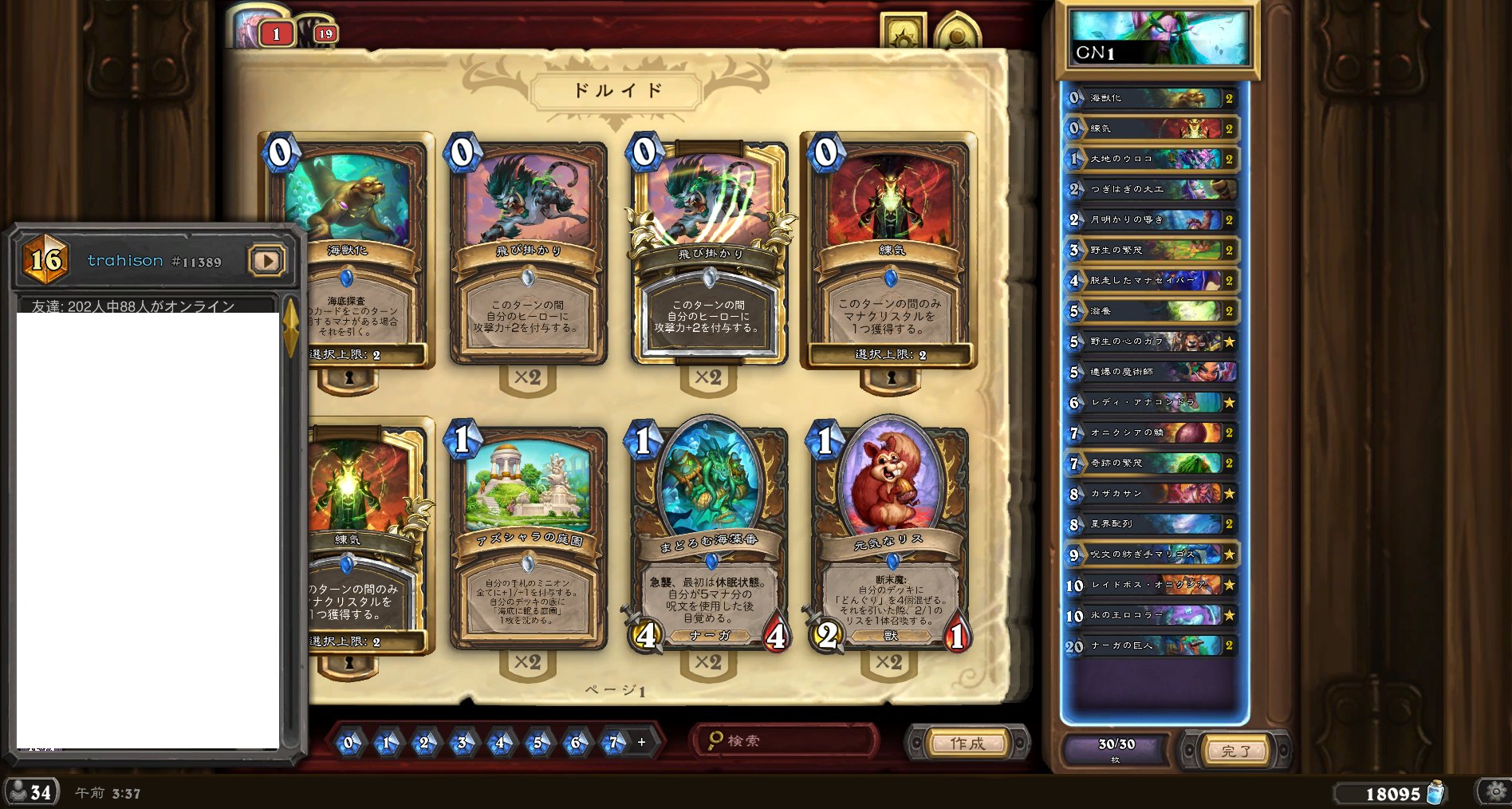
Task: Open the 検索 search field
Action: [786, 741]
